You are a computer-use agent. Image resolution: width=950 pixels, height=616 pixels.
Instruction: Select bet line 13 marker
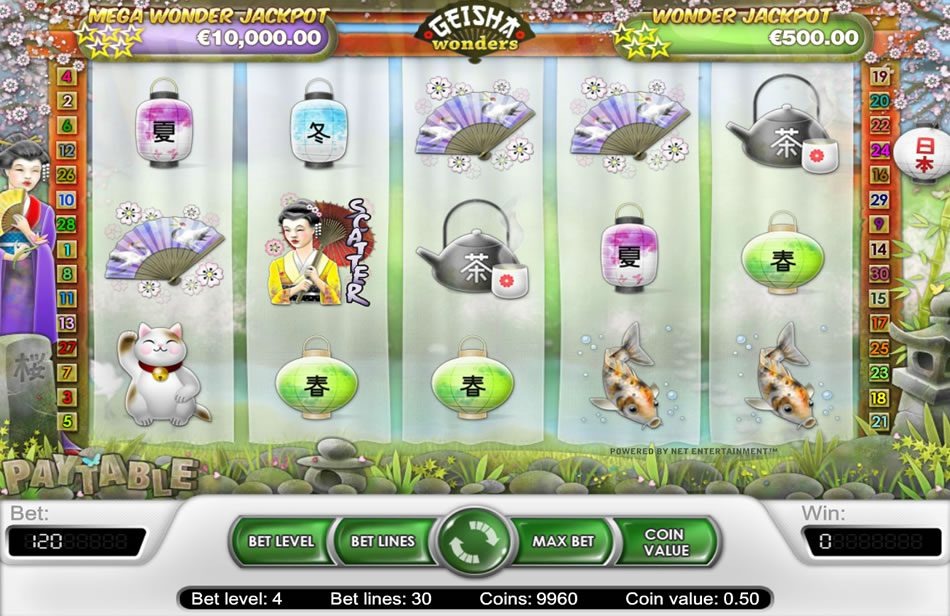point(67,323)
